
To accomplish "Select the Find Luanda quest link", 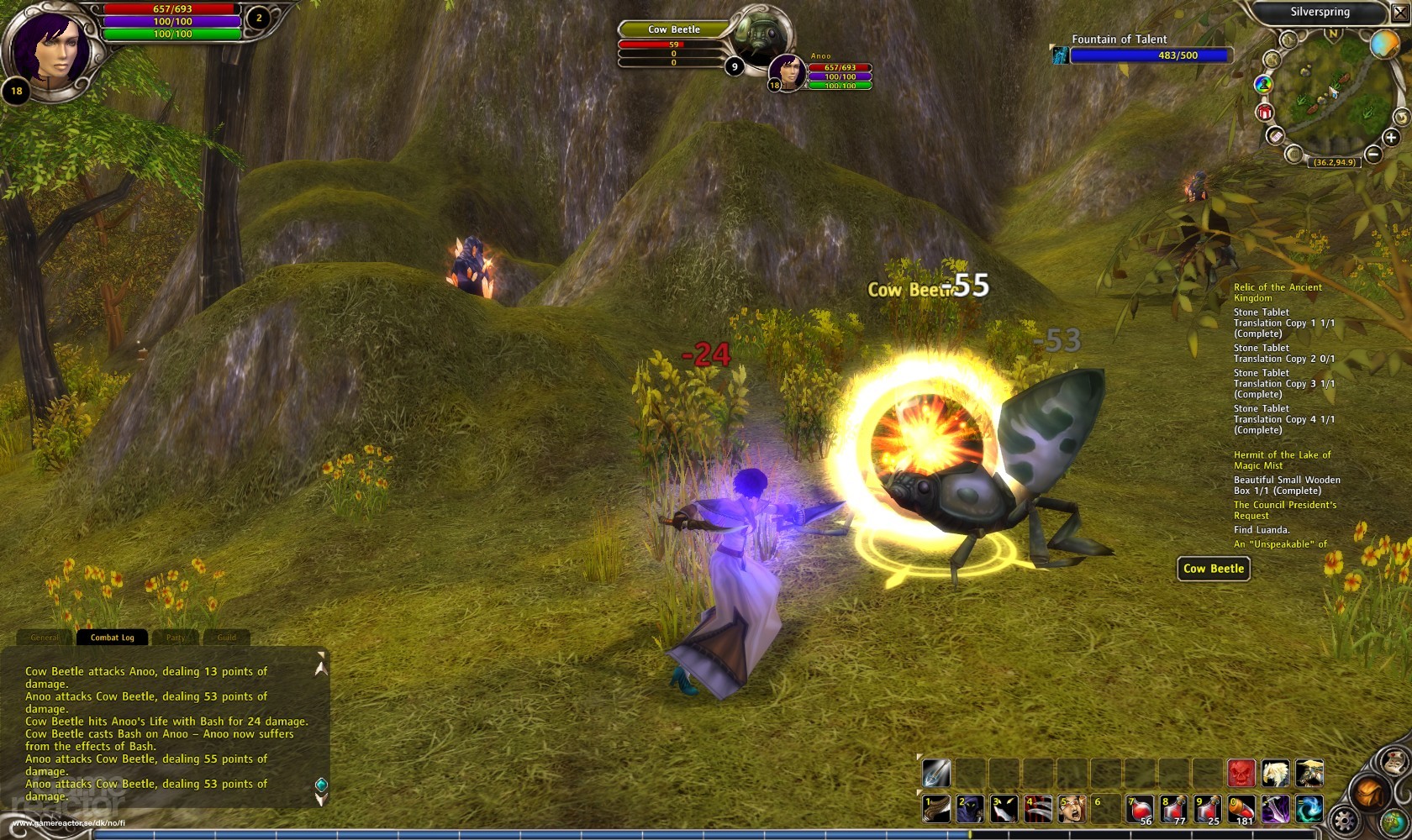I will coord(1261,529).
